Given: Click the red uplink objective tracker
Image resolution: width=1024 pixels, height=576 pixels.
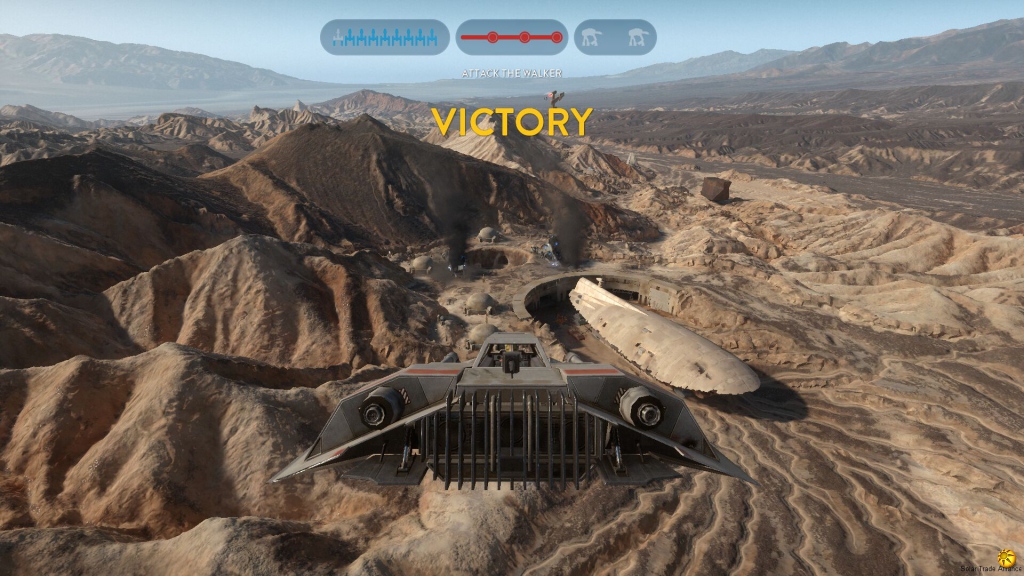Looking at the screenshot, I should pos(512,37).
